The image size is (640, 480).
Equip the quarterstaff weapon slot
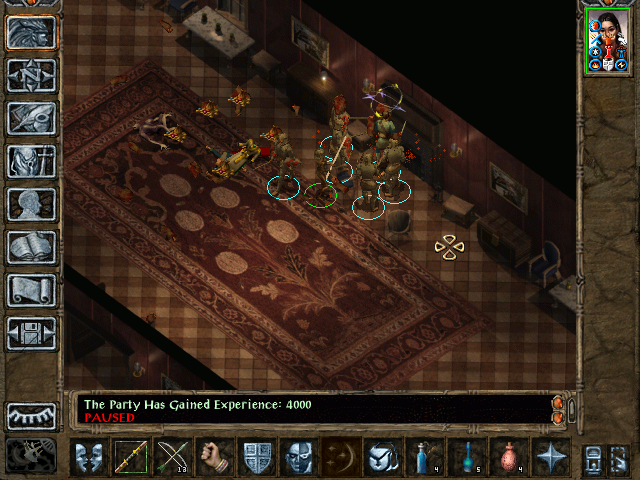(x=130, y=457)
